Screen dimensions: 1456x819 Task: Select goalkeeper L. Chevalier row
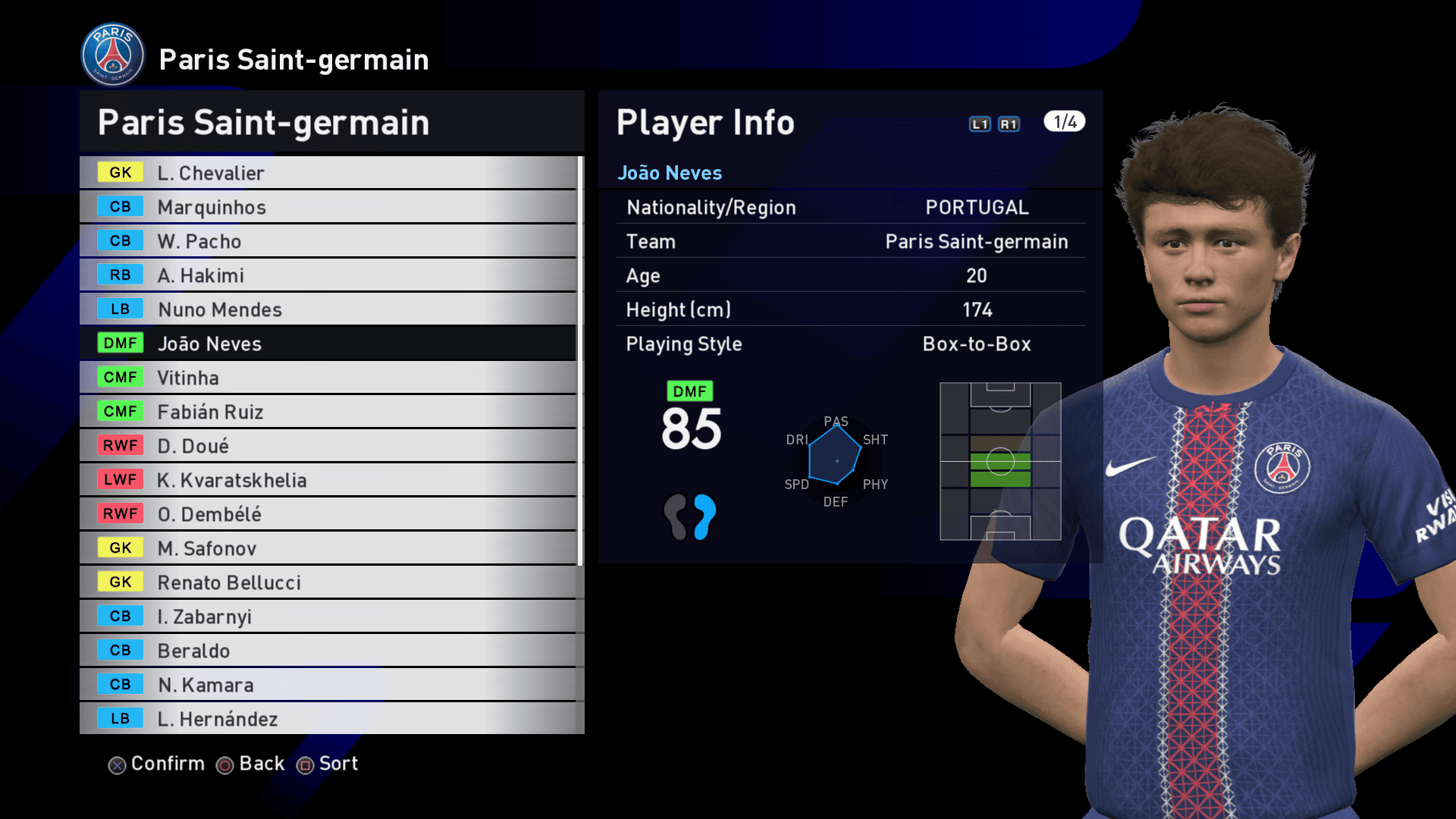tap(328, 173)
